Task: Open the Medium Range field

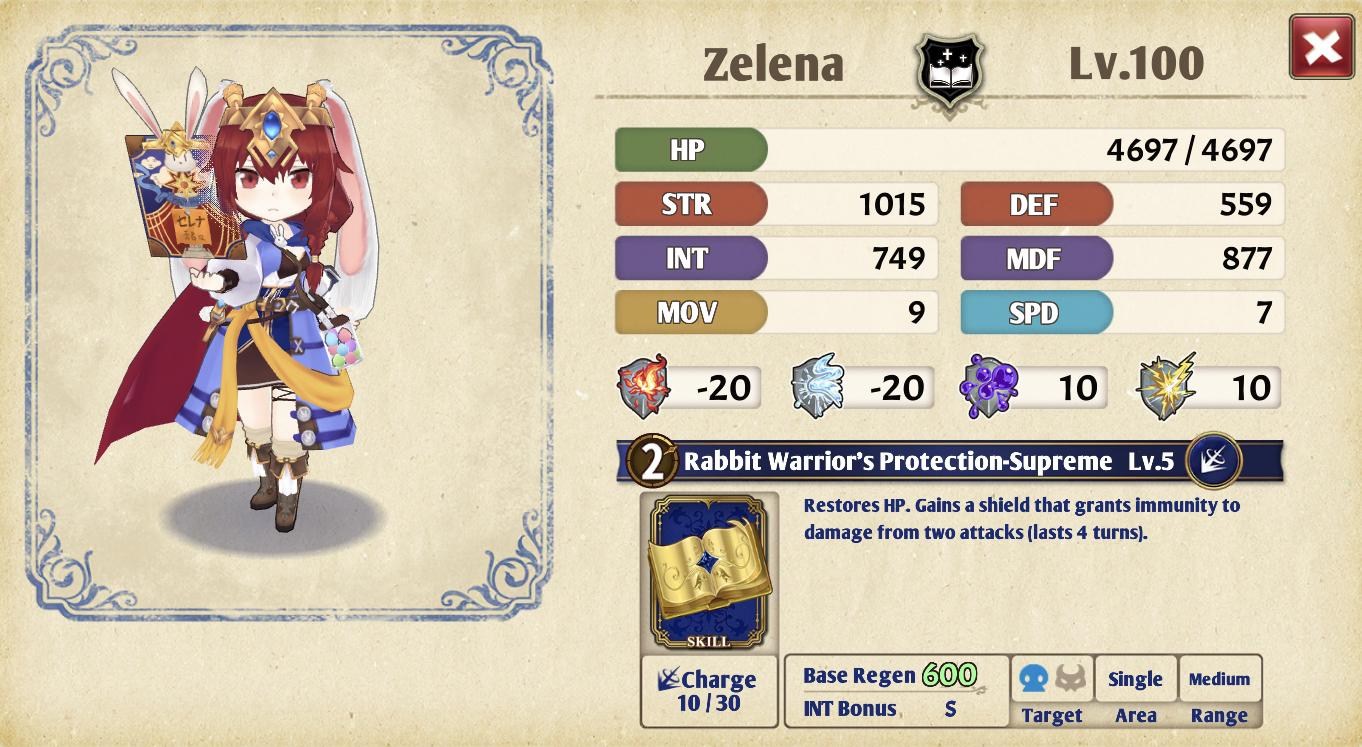Action: pyautogui.click(x=1218, y=678)
